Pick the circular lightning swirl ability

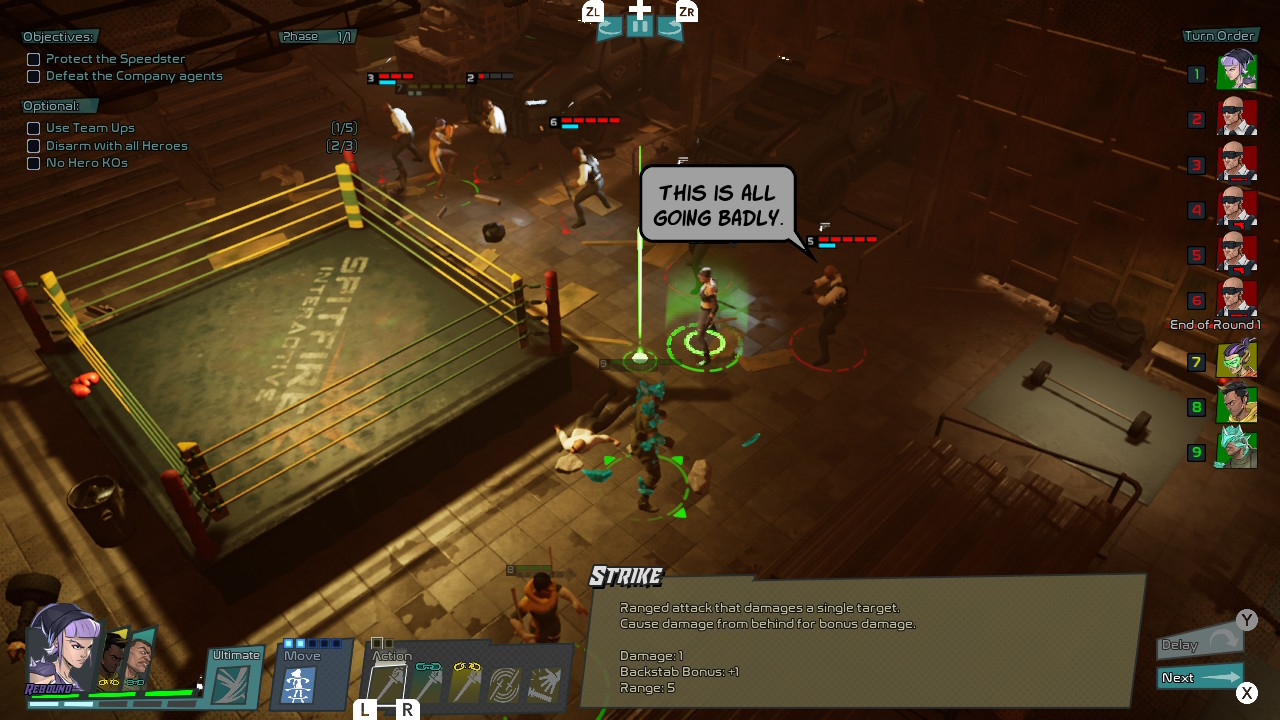[x=505, y=685]
